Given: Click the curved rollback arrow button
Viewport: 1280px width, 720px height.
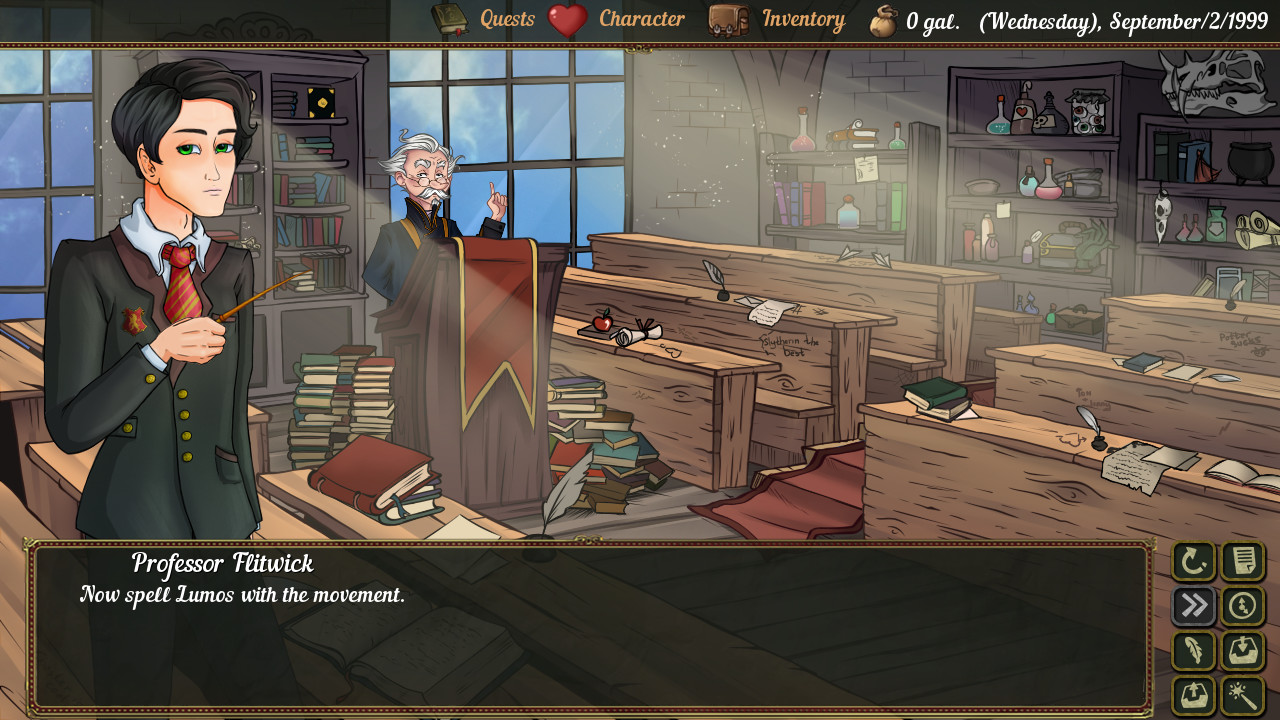Looking at the screenshot, I should [1194, 561].
